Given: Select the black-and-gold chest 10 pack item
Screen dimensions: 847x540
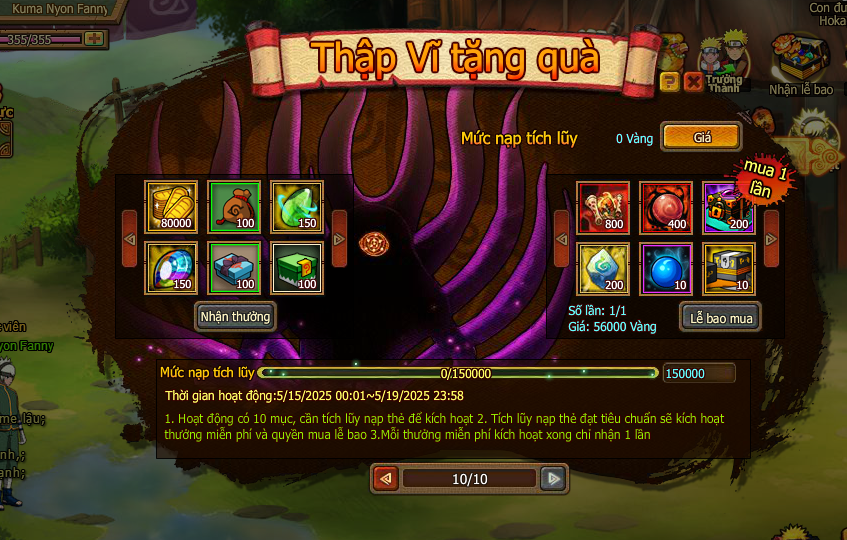Looking at the screenshot, I should coord(729,268).
